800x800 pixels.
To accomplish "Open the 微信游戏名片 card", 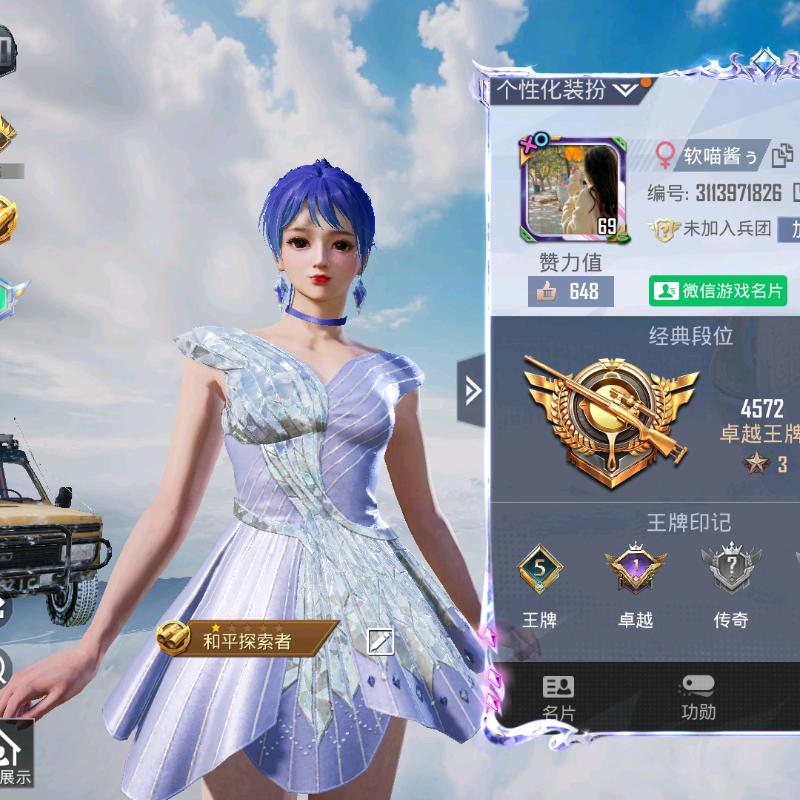I will click(718, 291).
